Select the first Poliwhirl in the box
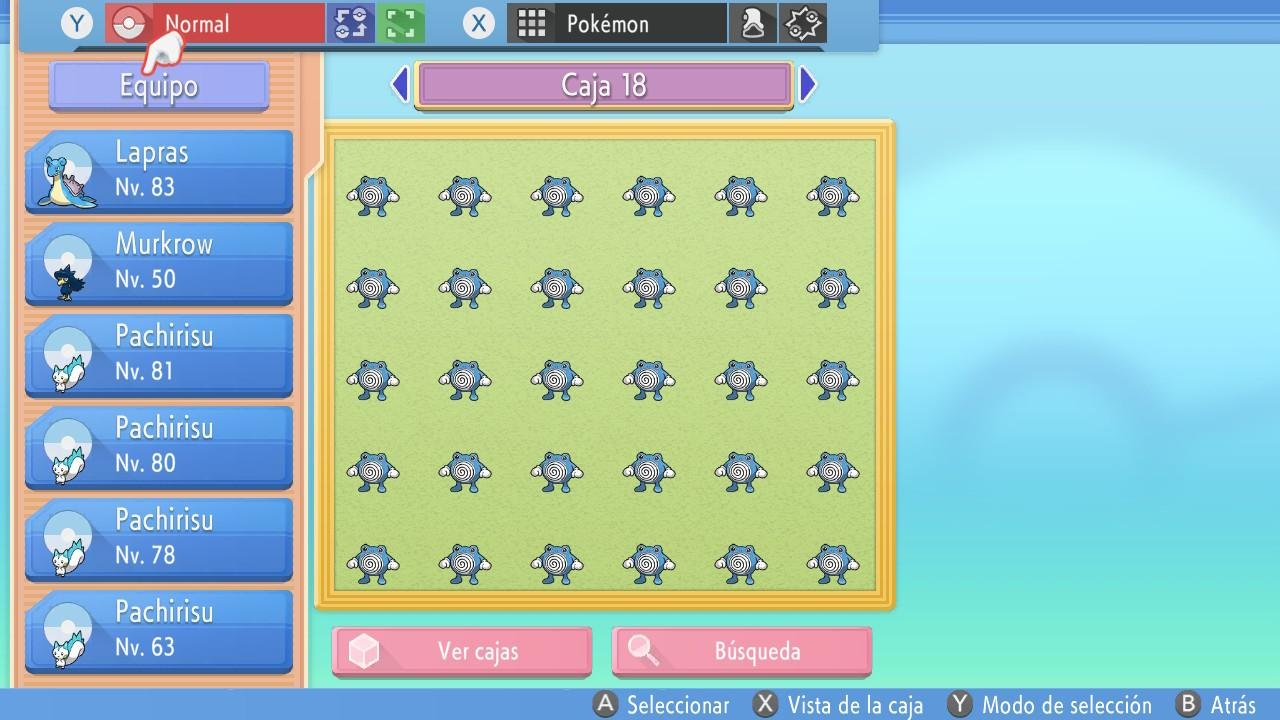This screenshot has width=1280, height=720. click(x=372, y=196)
